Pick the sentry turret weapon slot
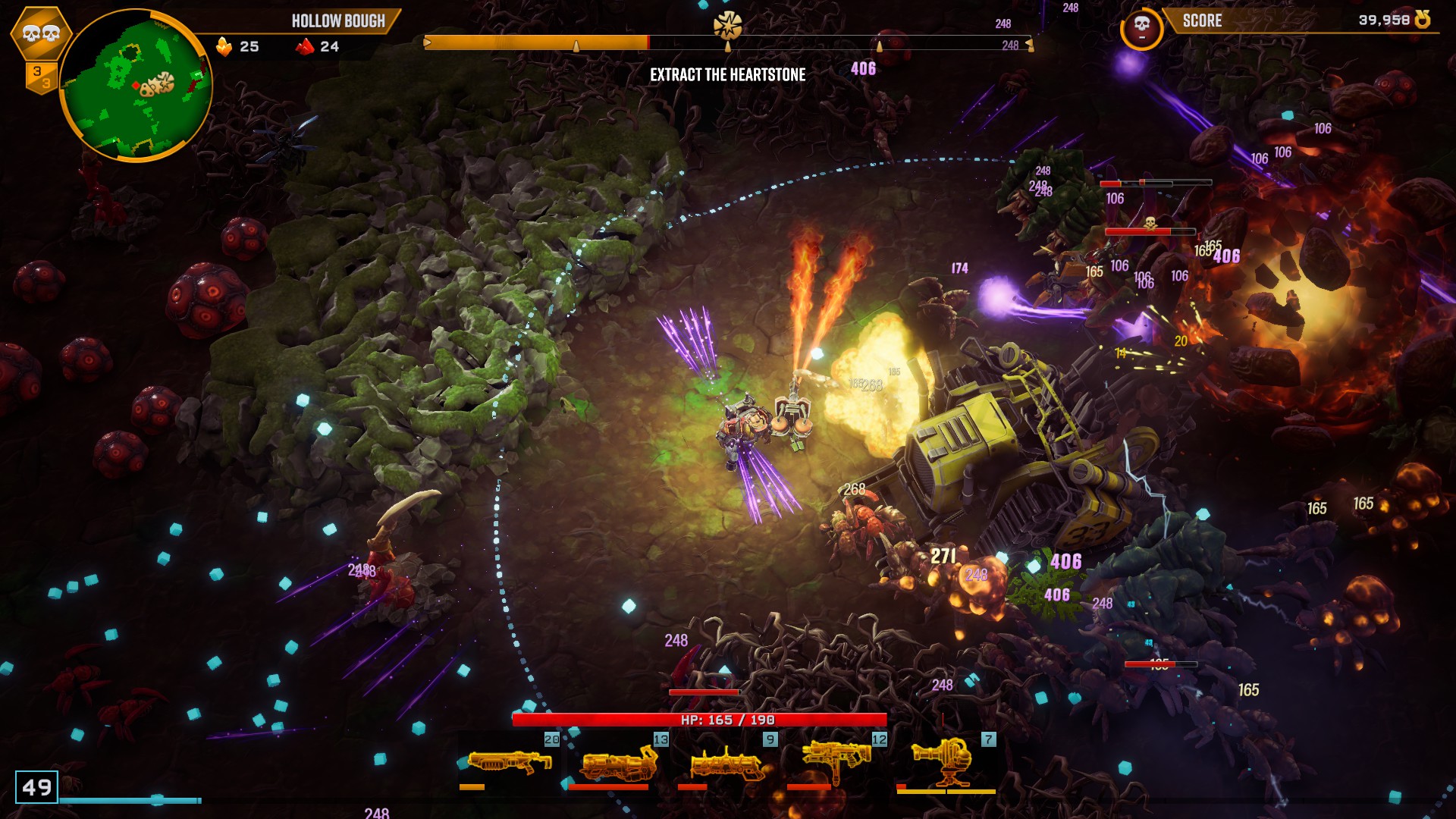Screen dimensions: 1456x819 pyautogui.click(x=946, y=761)
